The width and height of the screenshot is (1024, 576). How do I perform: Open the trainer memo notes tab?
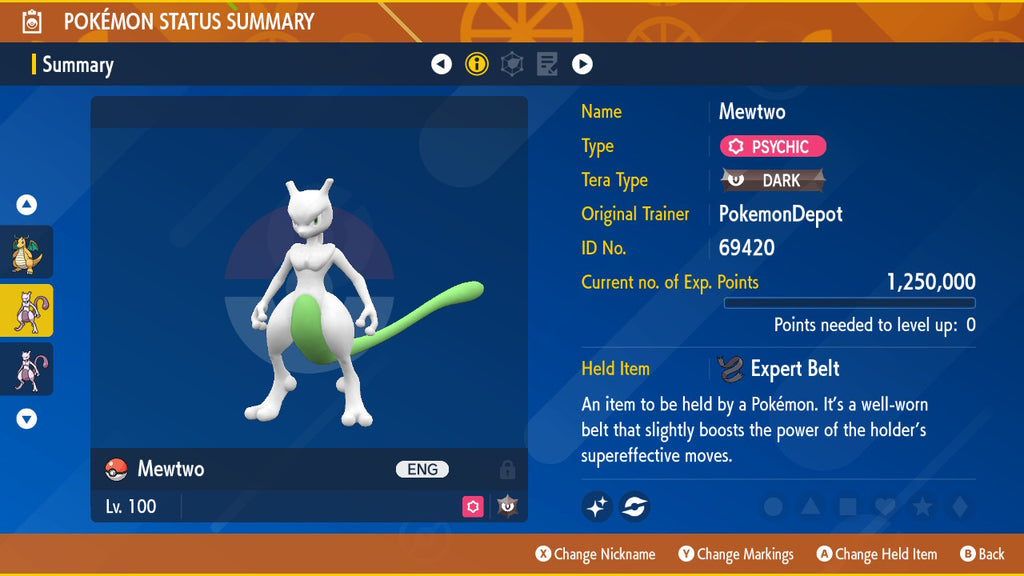point(547,65)
